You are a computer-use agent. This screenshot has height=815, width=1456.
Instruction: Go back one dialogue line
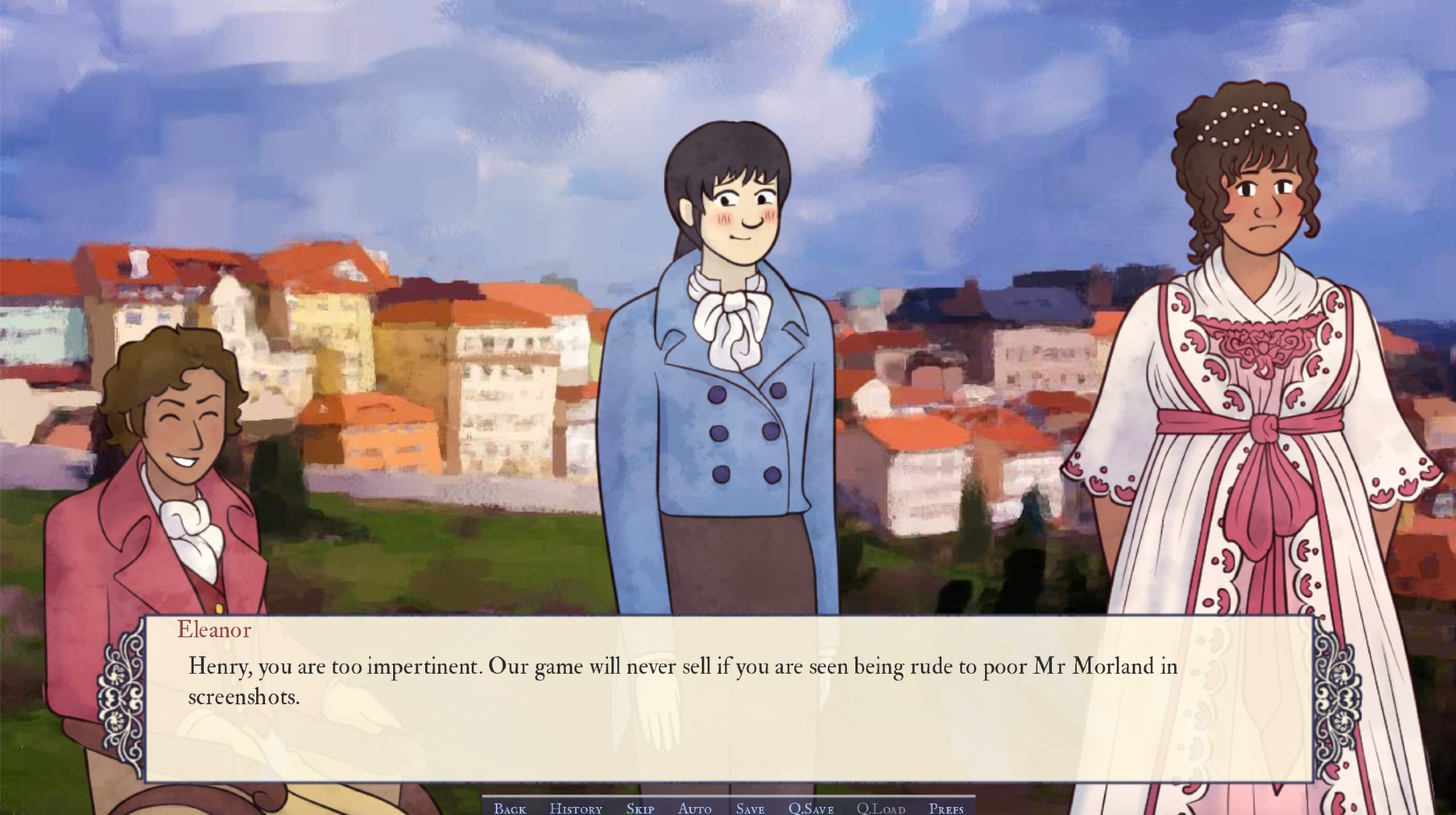510,808
